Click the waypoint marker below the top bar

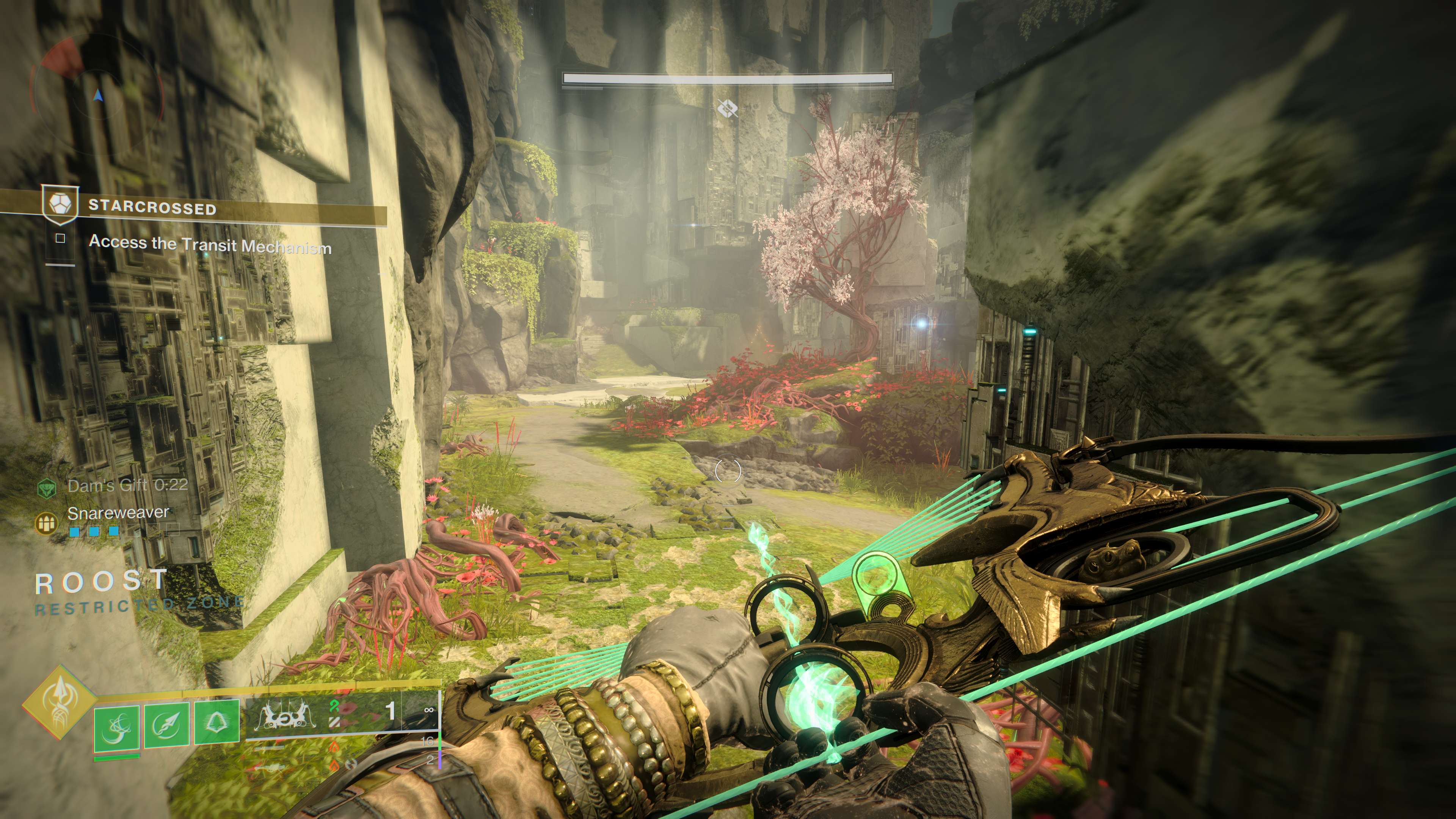(728, 108)
